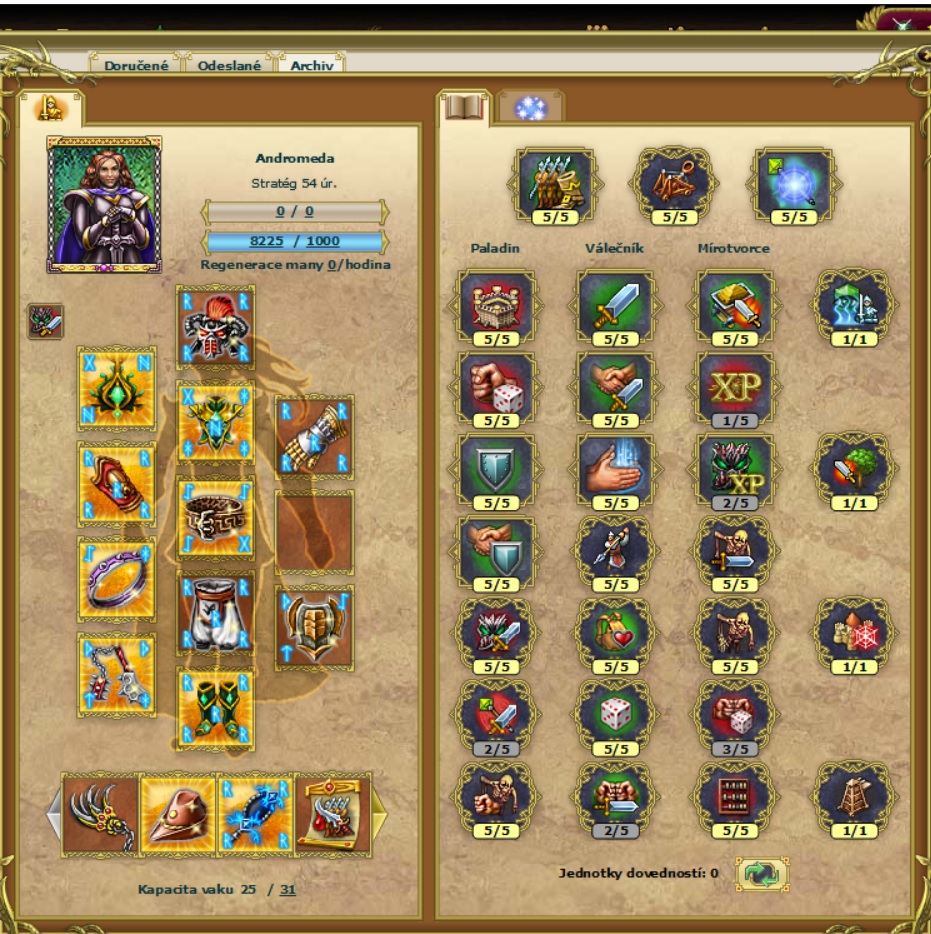
Task: Select the Archiv tab
Action: tap(312, 65)
